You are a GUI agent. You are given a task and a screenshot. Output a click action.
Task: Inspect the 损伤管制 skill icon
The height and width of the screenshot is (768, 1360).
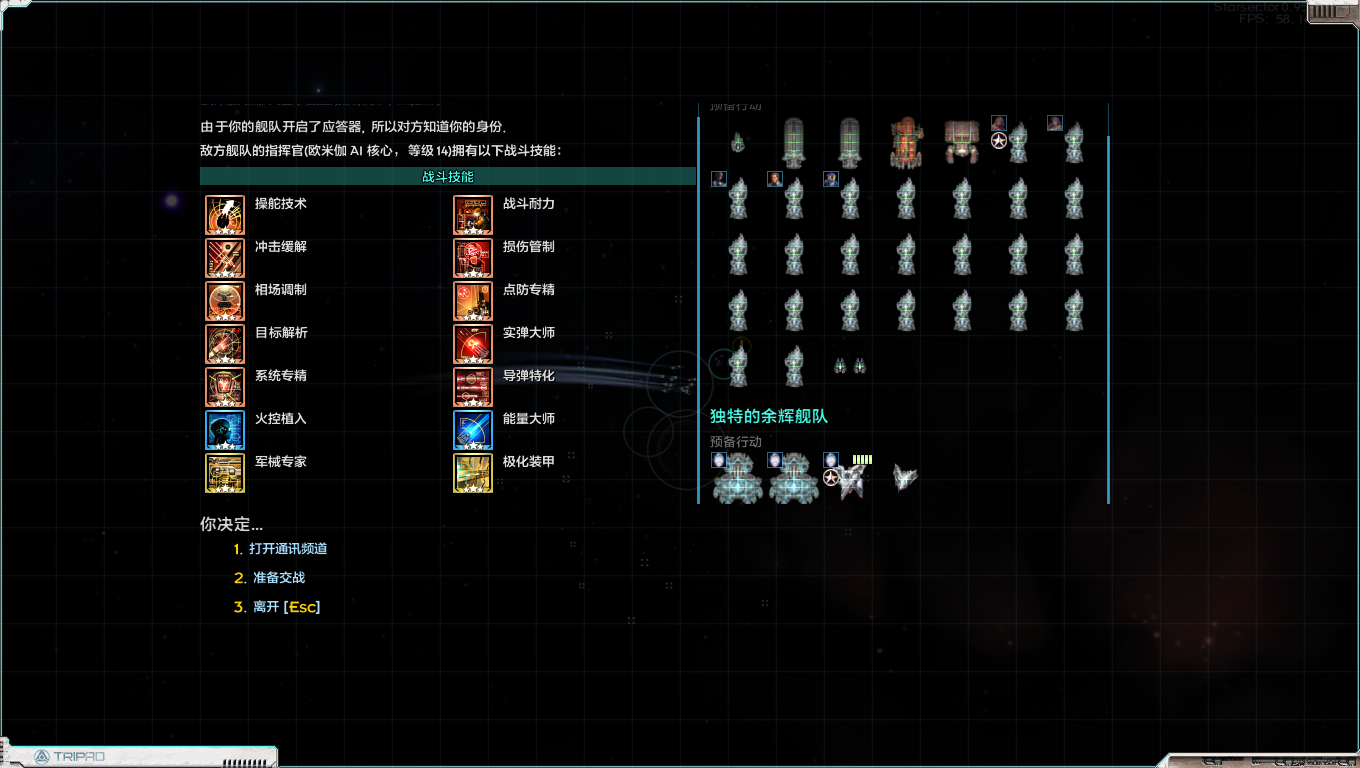[473, 258]
